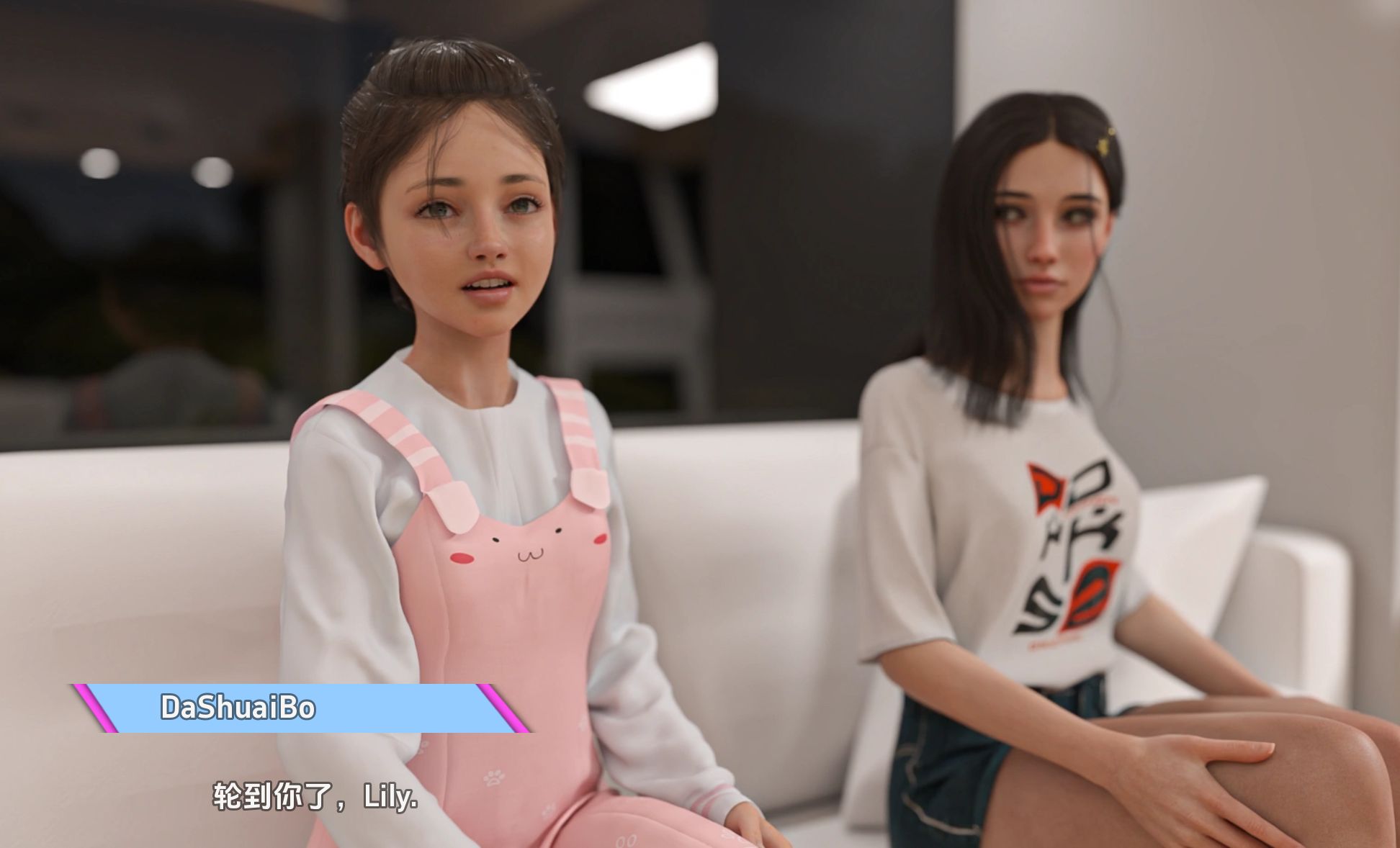
Task: Click the screen center to progress the scene
Action: [700, 424]
